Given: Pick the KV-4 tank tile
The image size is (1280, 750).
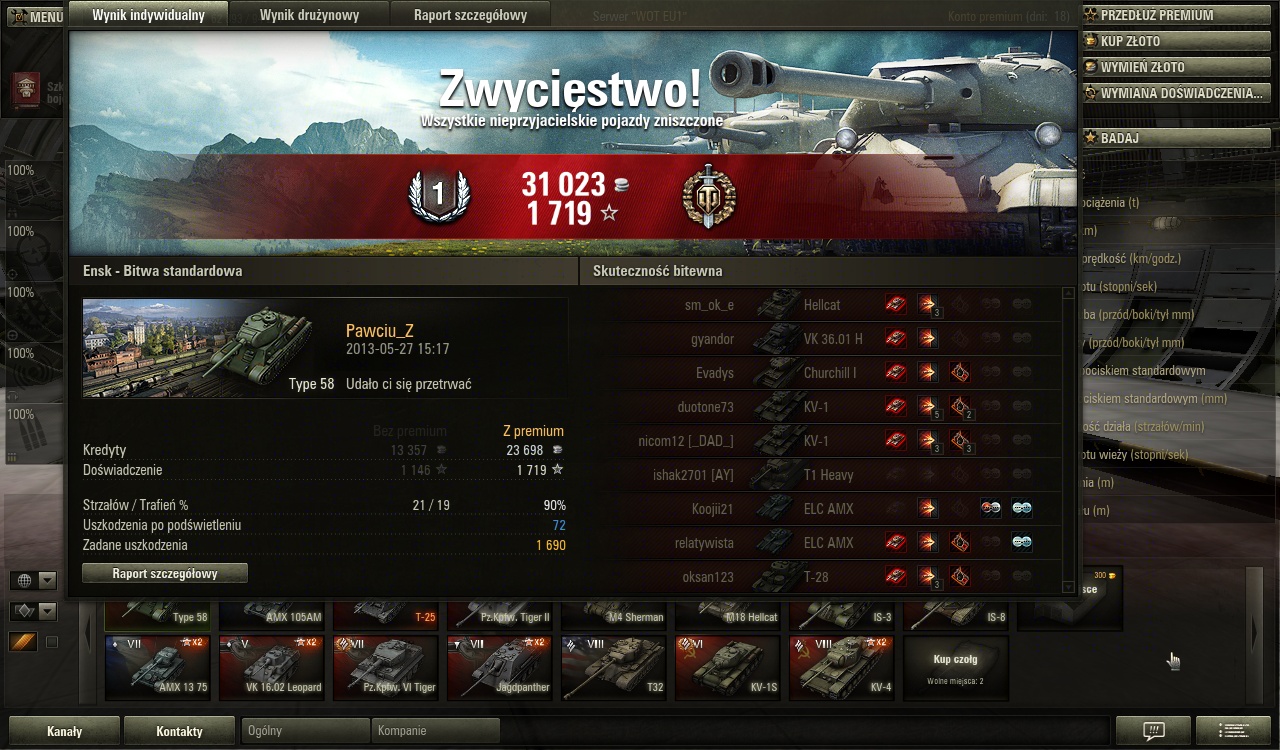Looking at the screenshot, I should (x=842, y=667).
